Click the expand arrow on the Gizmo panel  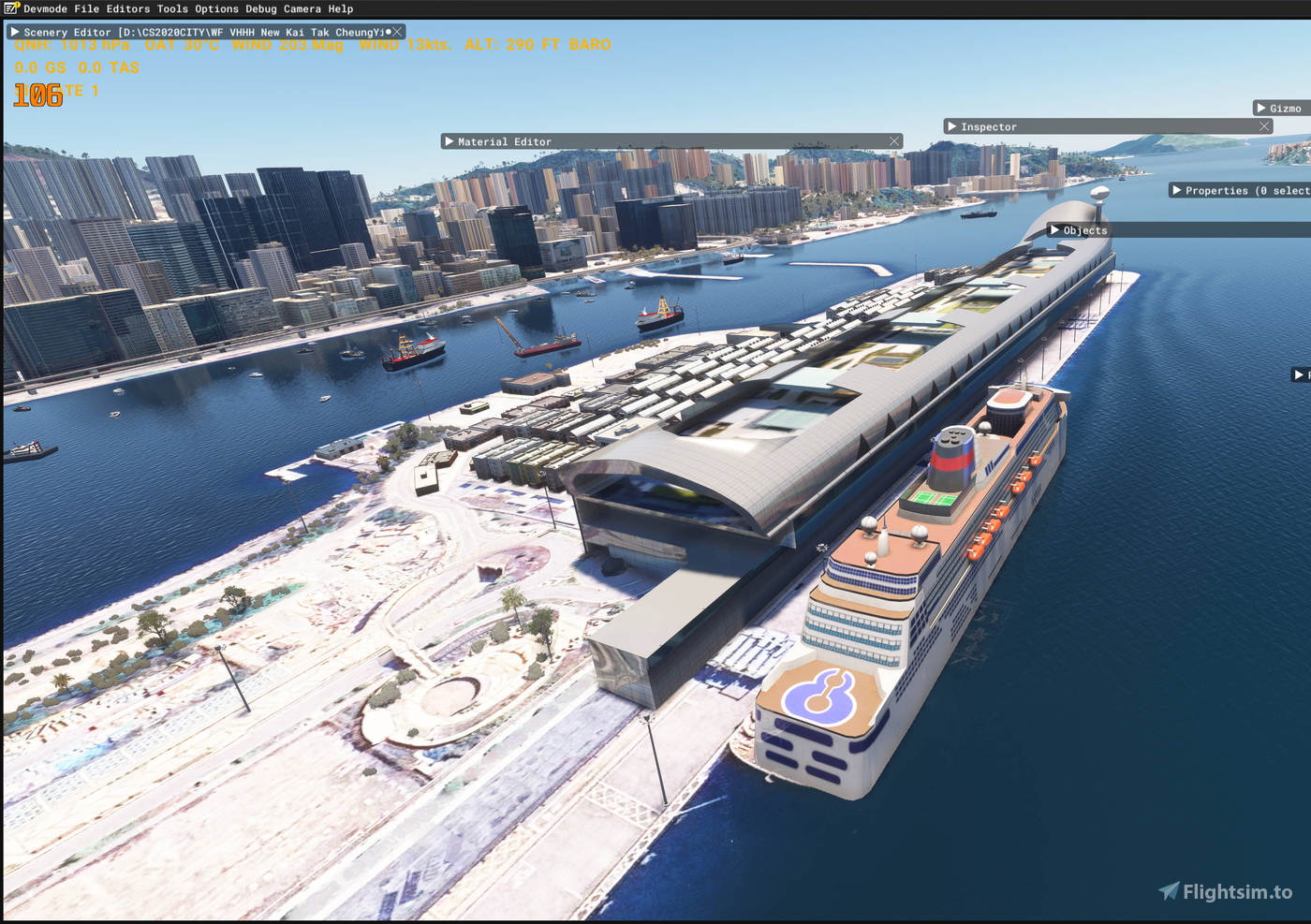[x=1259, y=108]
